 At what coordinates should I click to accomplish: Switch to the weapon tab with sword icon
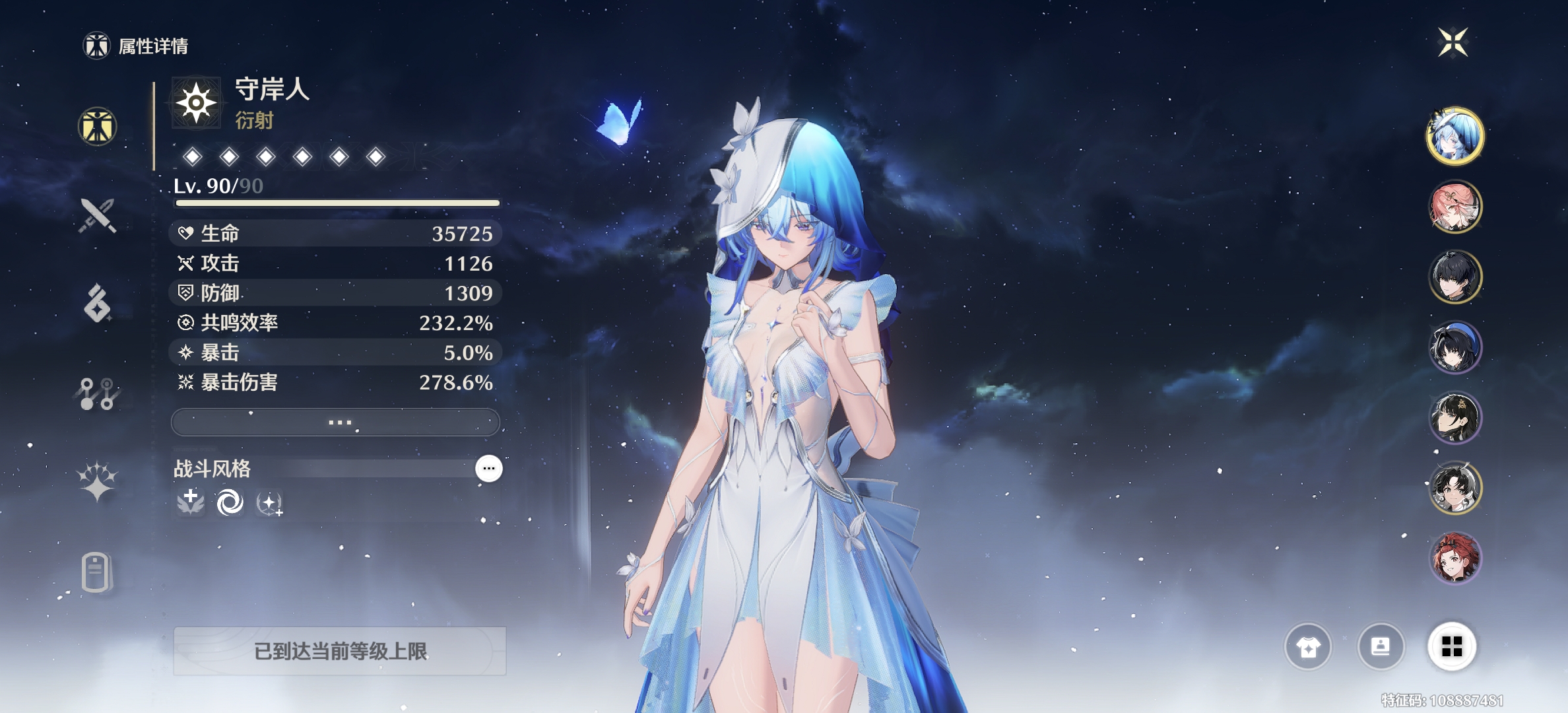click(x=98, y=215)
